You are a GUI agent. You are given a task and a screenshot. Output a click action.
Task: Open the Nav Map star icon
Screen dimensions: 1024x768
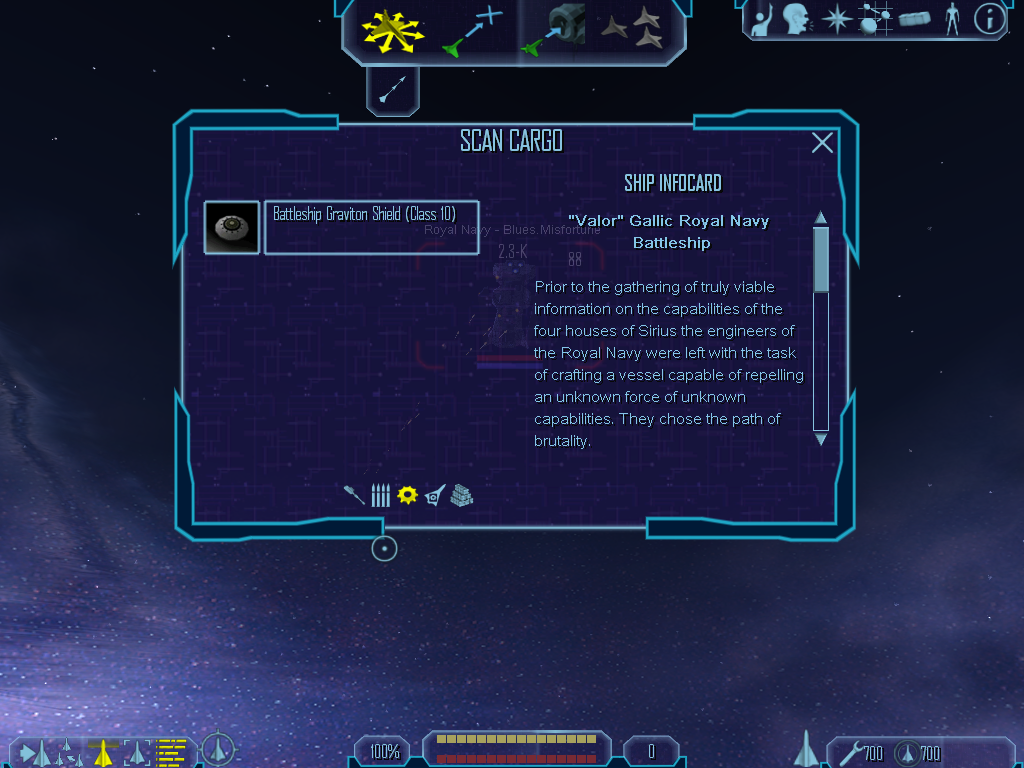[x=835, y=19]
